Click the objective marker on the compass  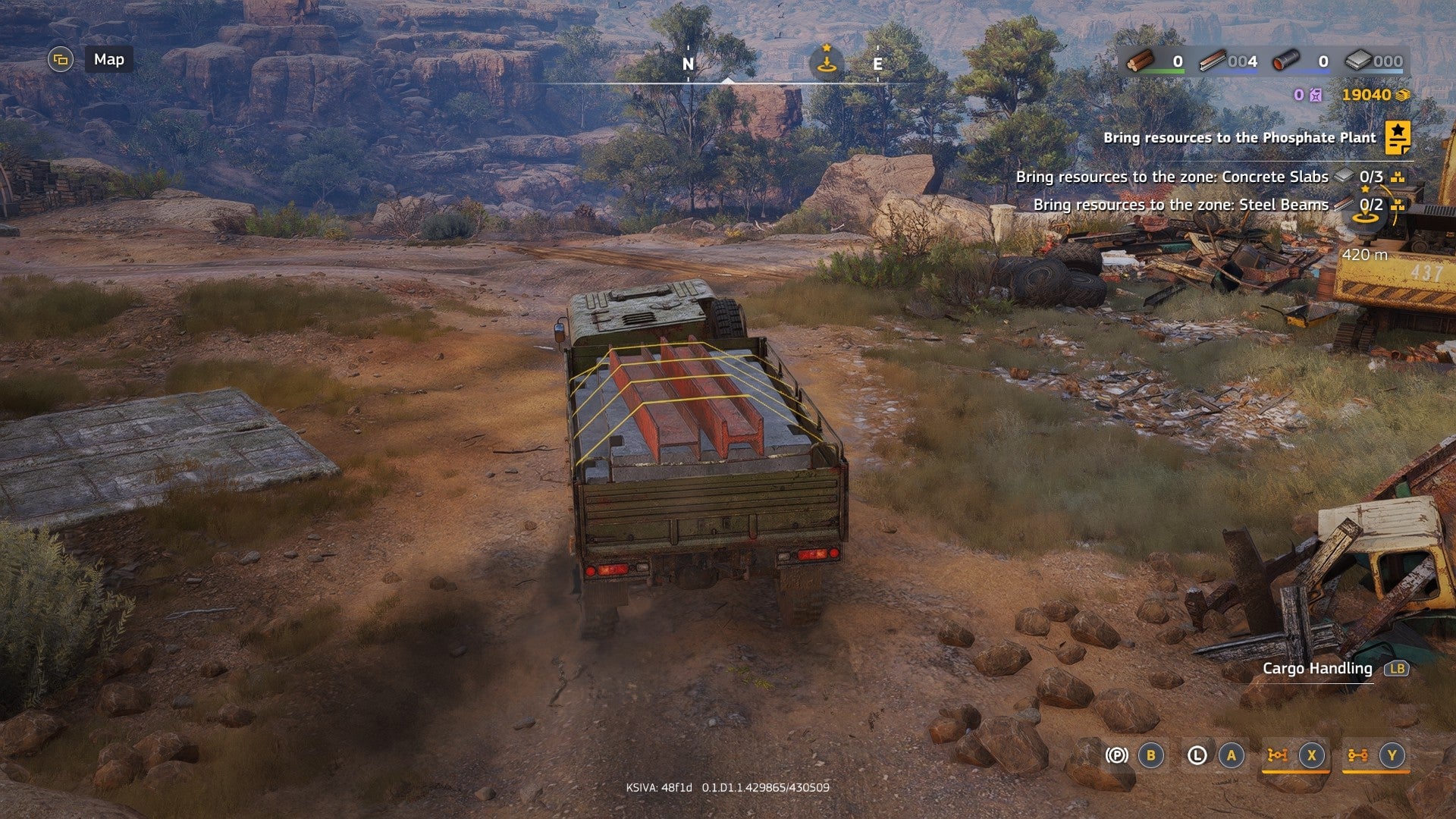827,61
